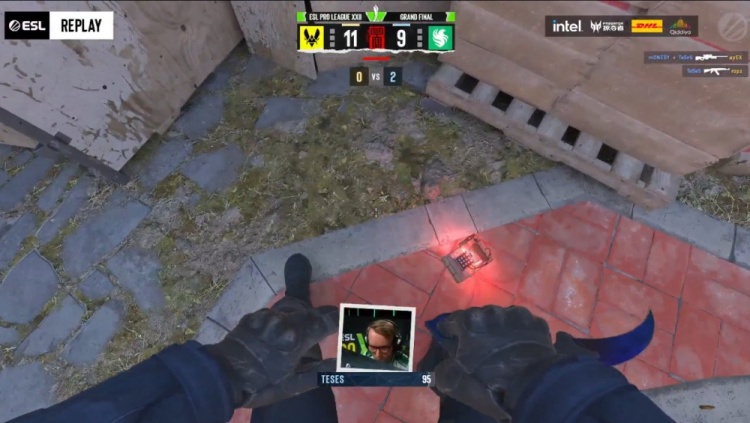Image resolution: width=750 pixels, height=423 pixels.
Task: Click the Intel sponsor logo
Action: 567,26
